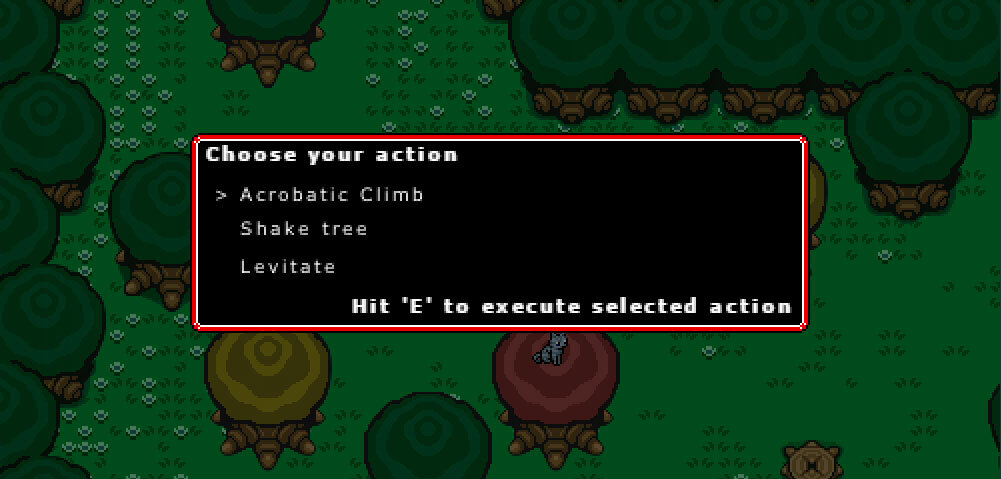1001x479 pixels.
Task: Choose the Shake tree option
Action: tap(303, 229)
